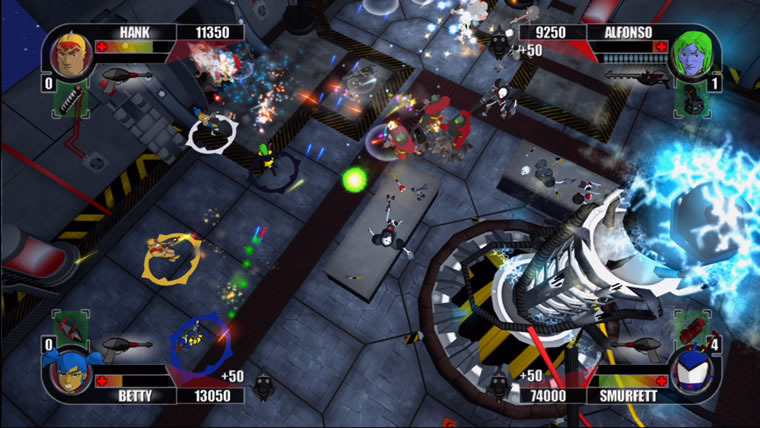Click Hank's character portrait
Screen dimensions: 760x428
point(67,55)
